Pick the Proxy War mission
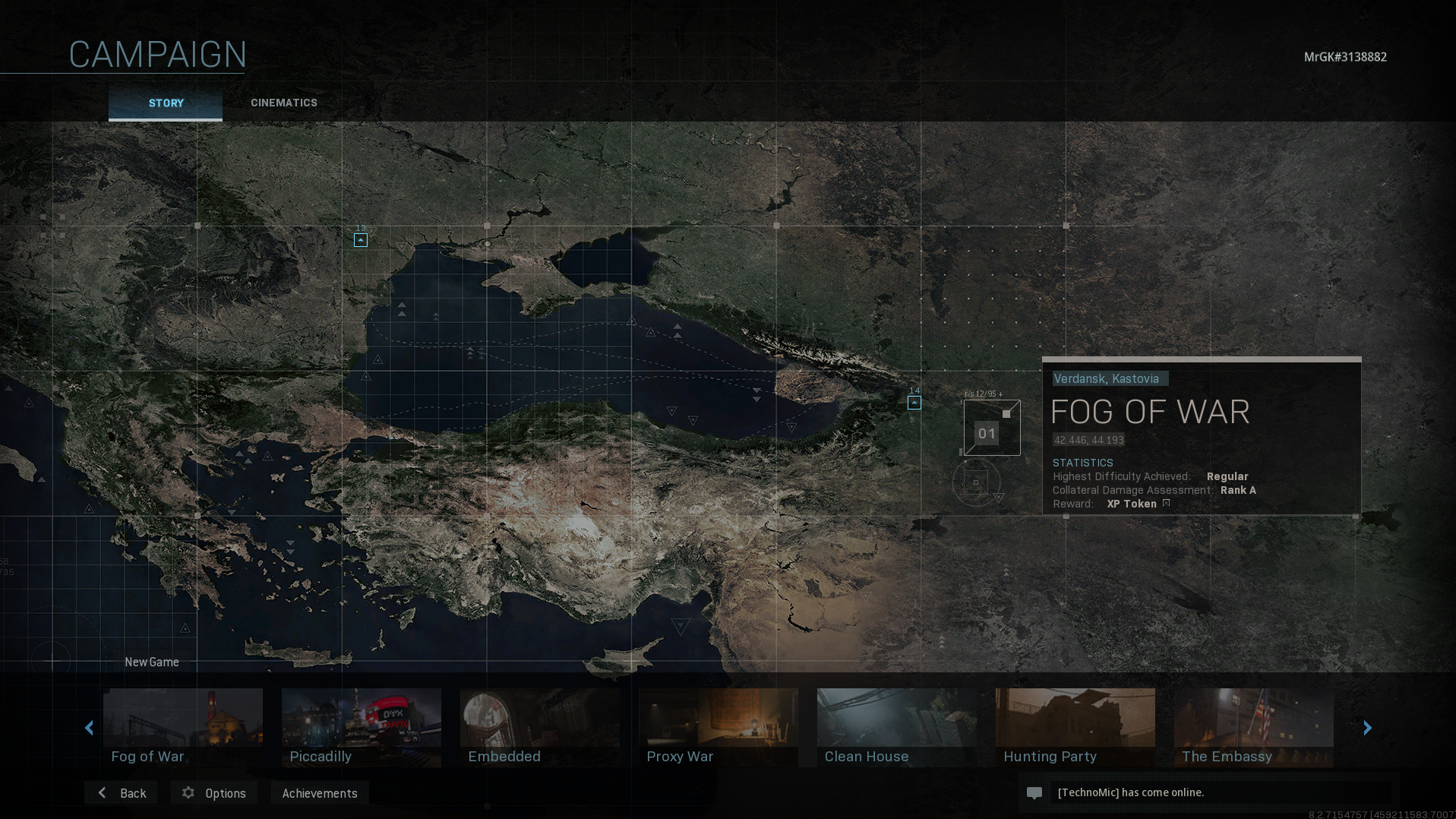The width and height of the screenshot is (1456, 819). tap(719, 727)
